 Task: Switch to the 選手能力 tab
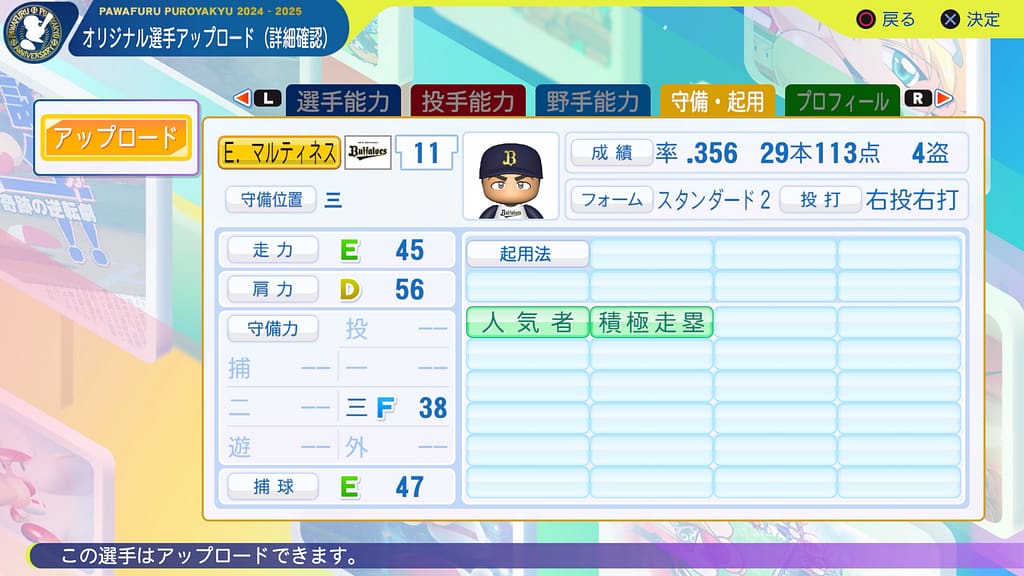click(343, 100)
